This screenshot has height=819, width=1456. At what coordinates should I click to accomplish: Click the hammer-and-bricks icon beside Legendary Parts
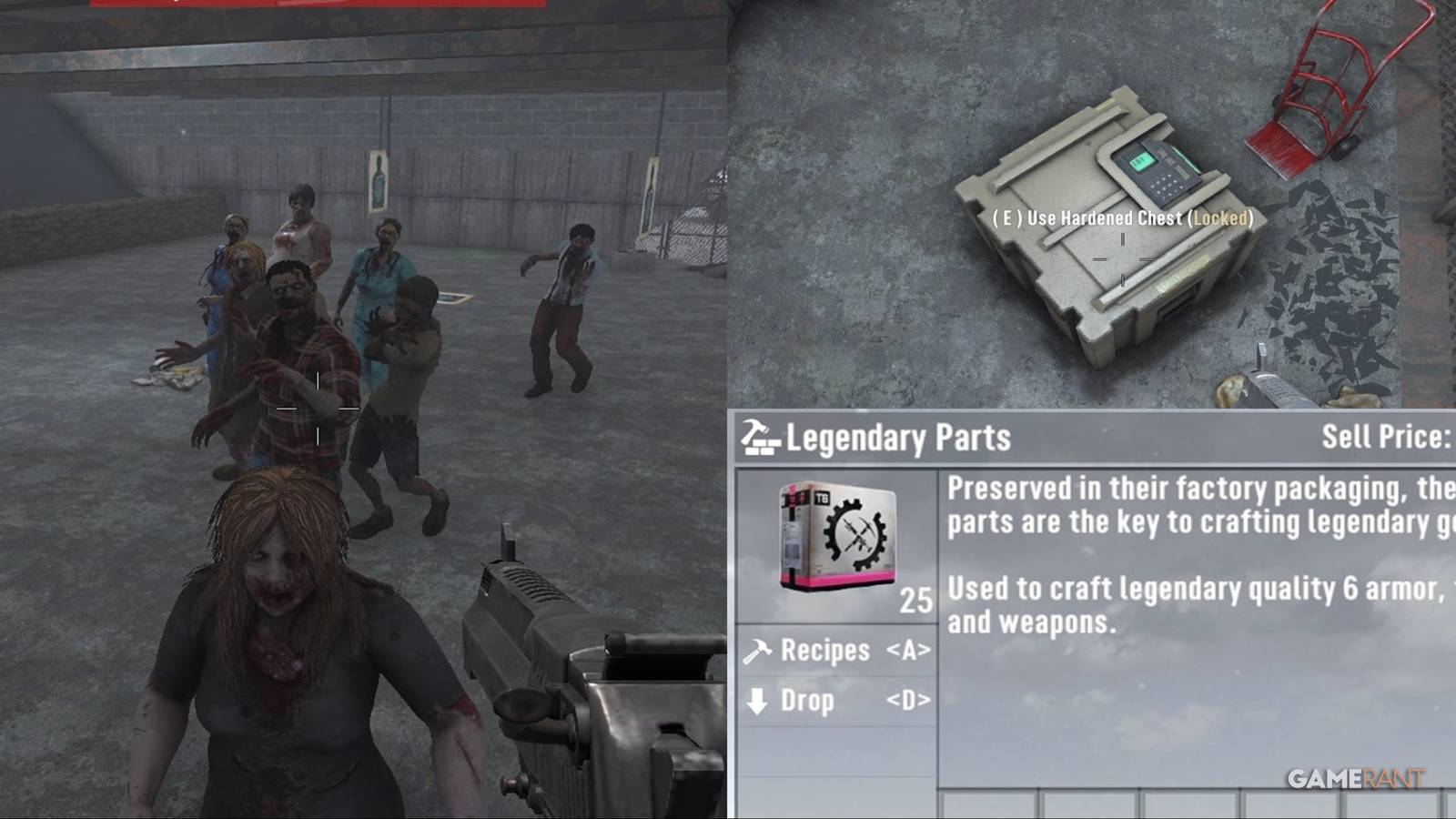coord(759,437)
